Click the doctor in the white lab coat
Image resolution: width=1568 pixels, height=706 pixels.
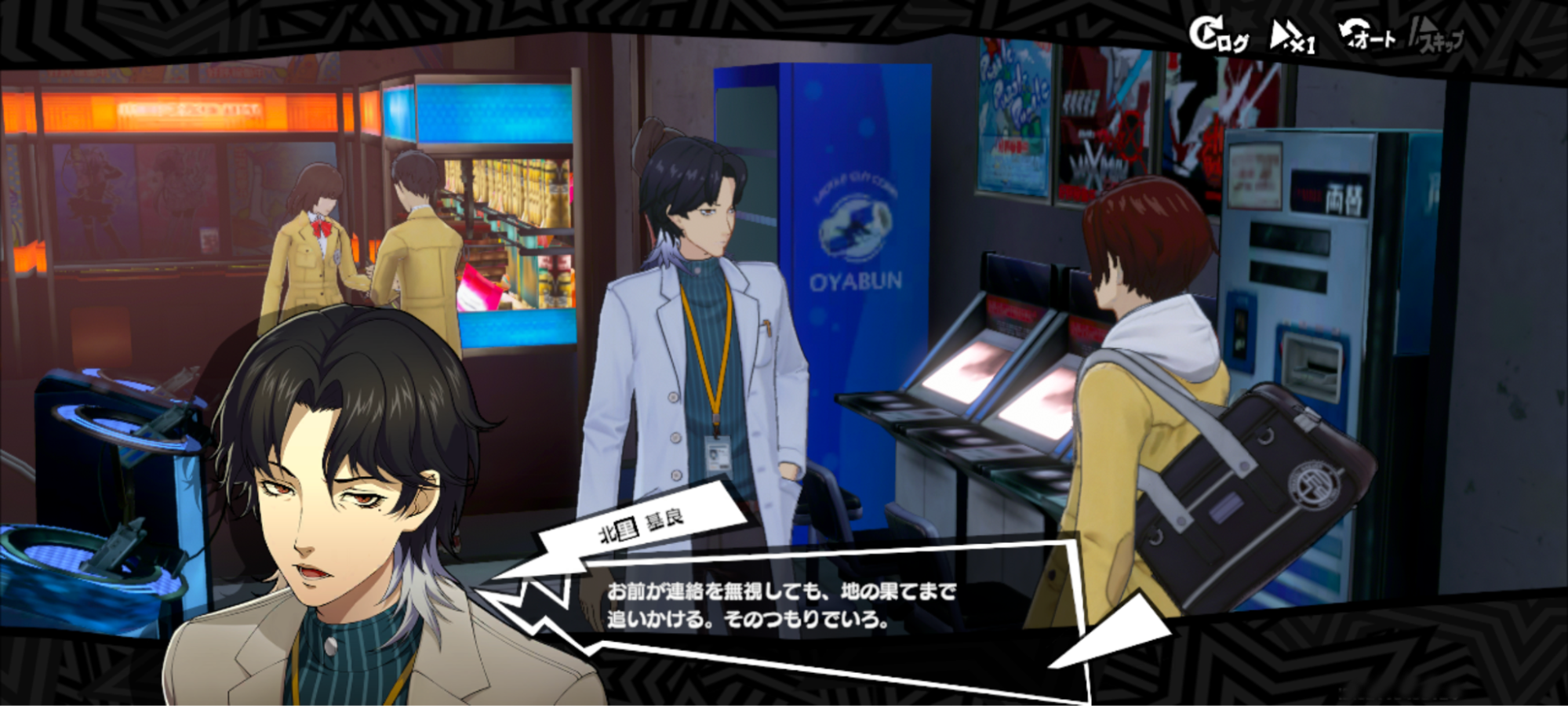coord(706,353)
